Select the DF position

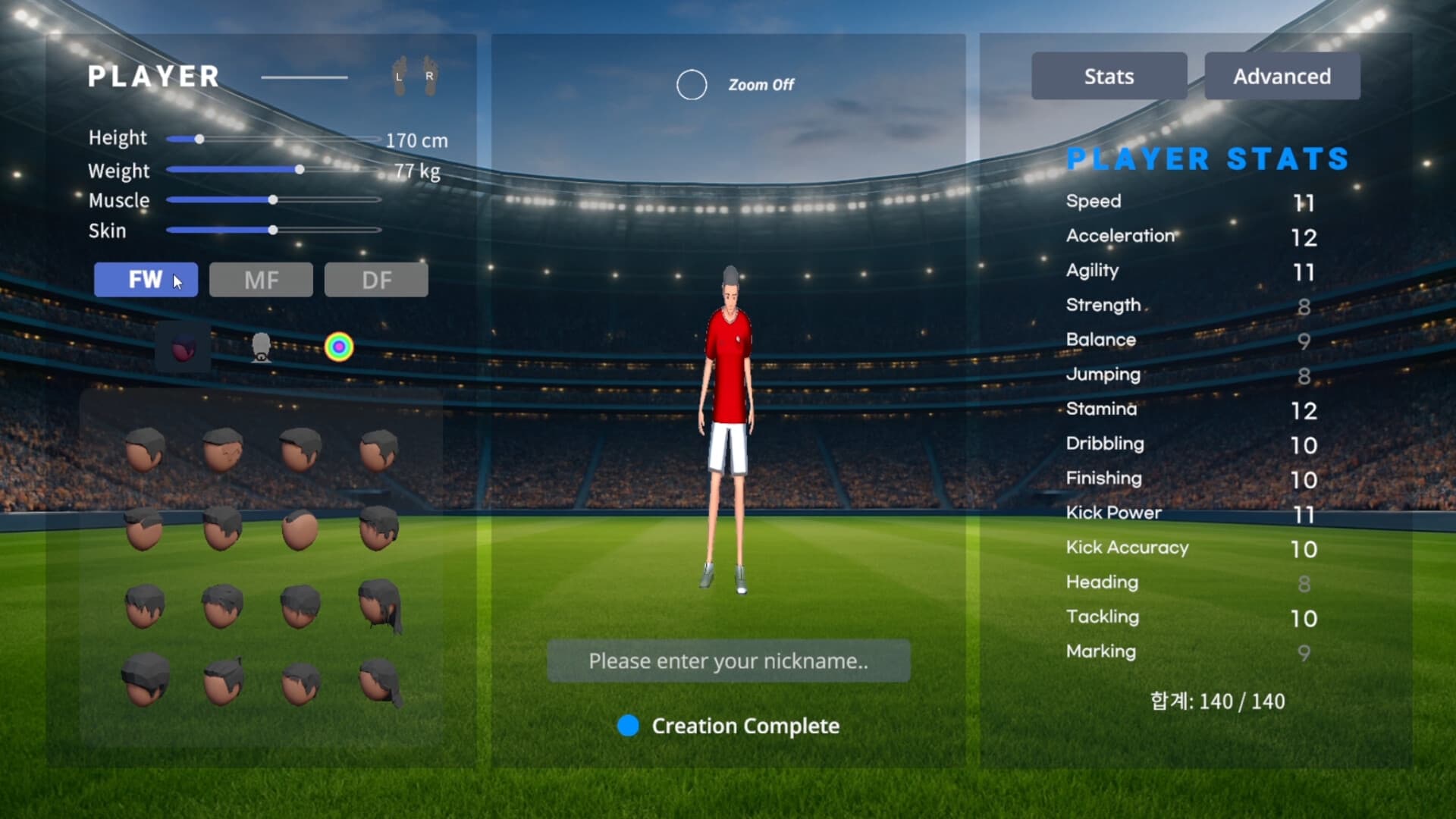tap(376, 280)
